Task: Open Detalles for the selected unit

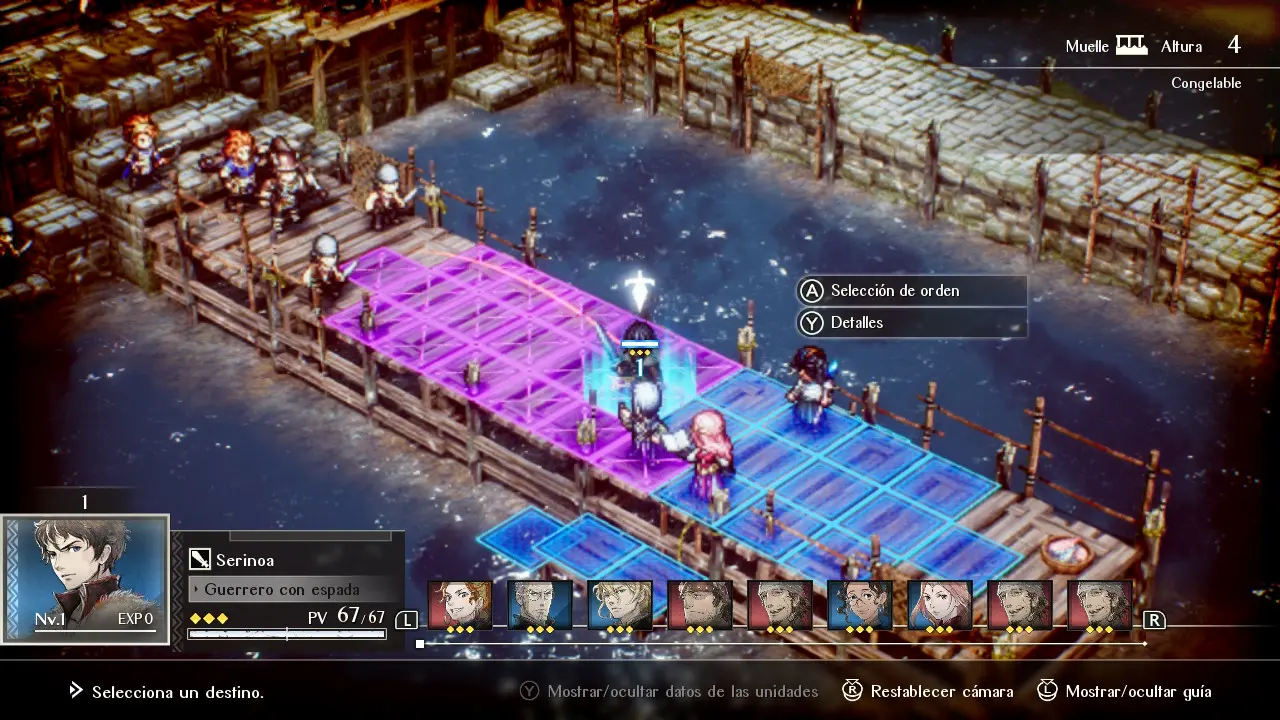Action: 856,323
